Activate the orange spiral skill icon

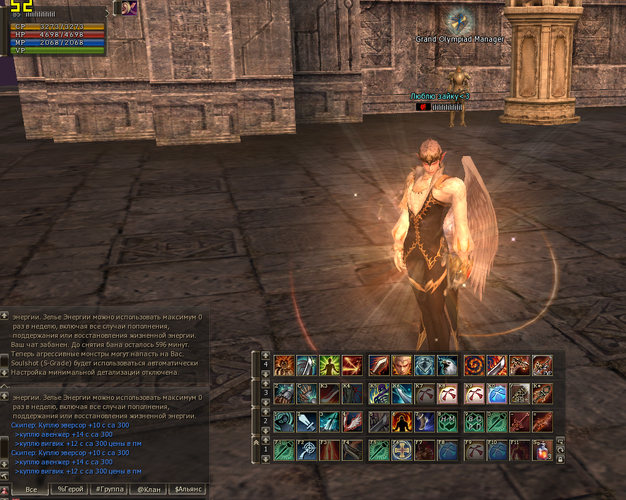[475, 365]
